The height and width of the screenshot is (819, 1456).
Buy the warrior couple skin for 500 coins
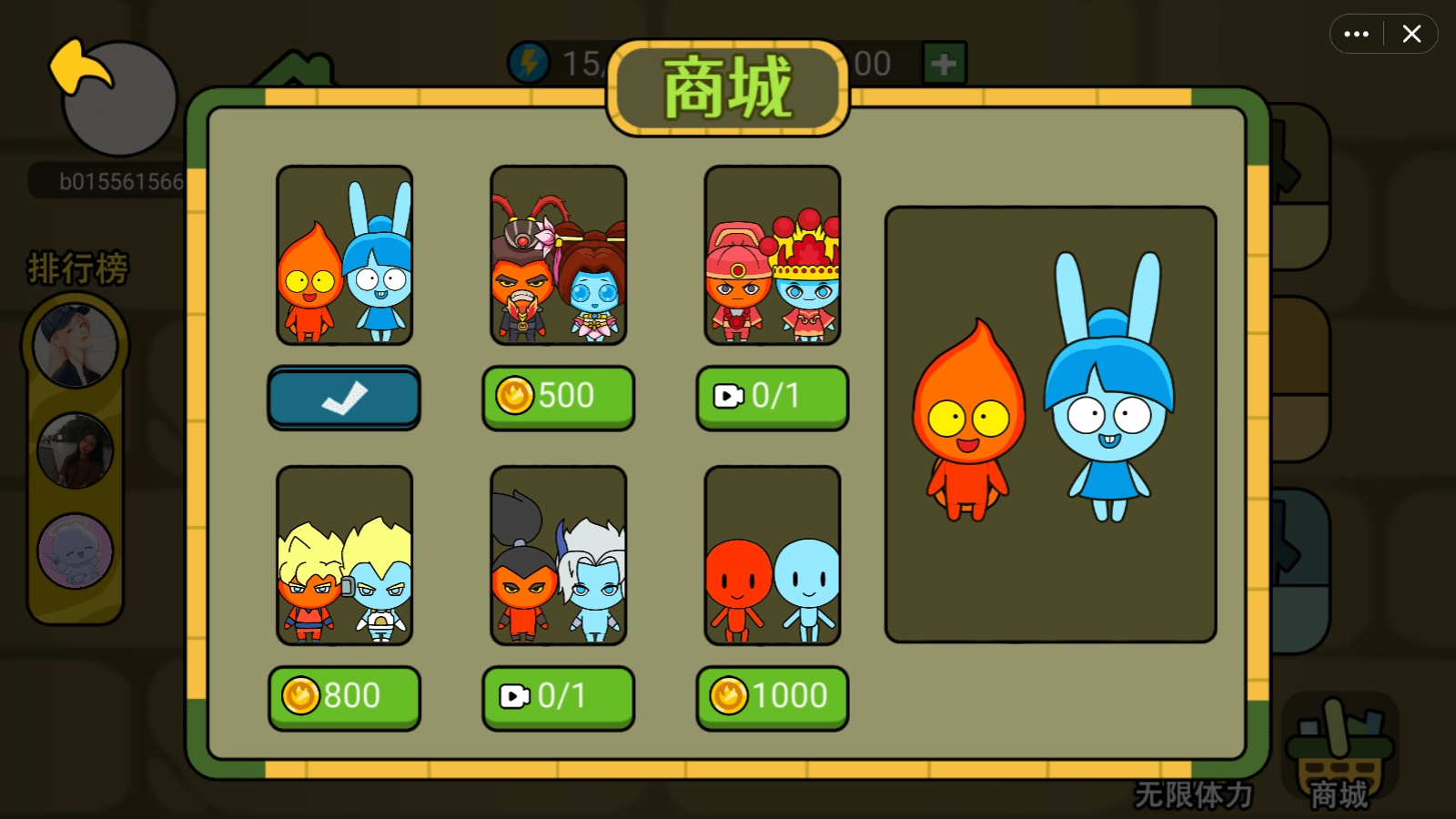(558, 397)
